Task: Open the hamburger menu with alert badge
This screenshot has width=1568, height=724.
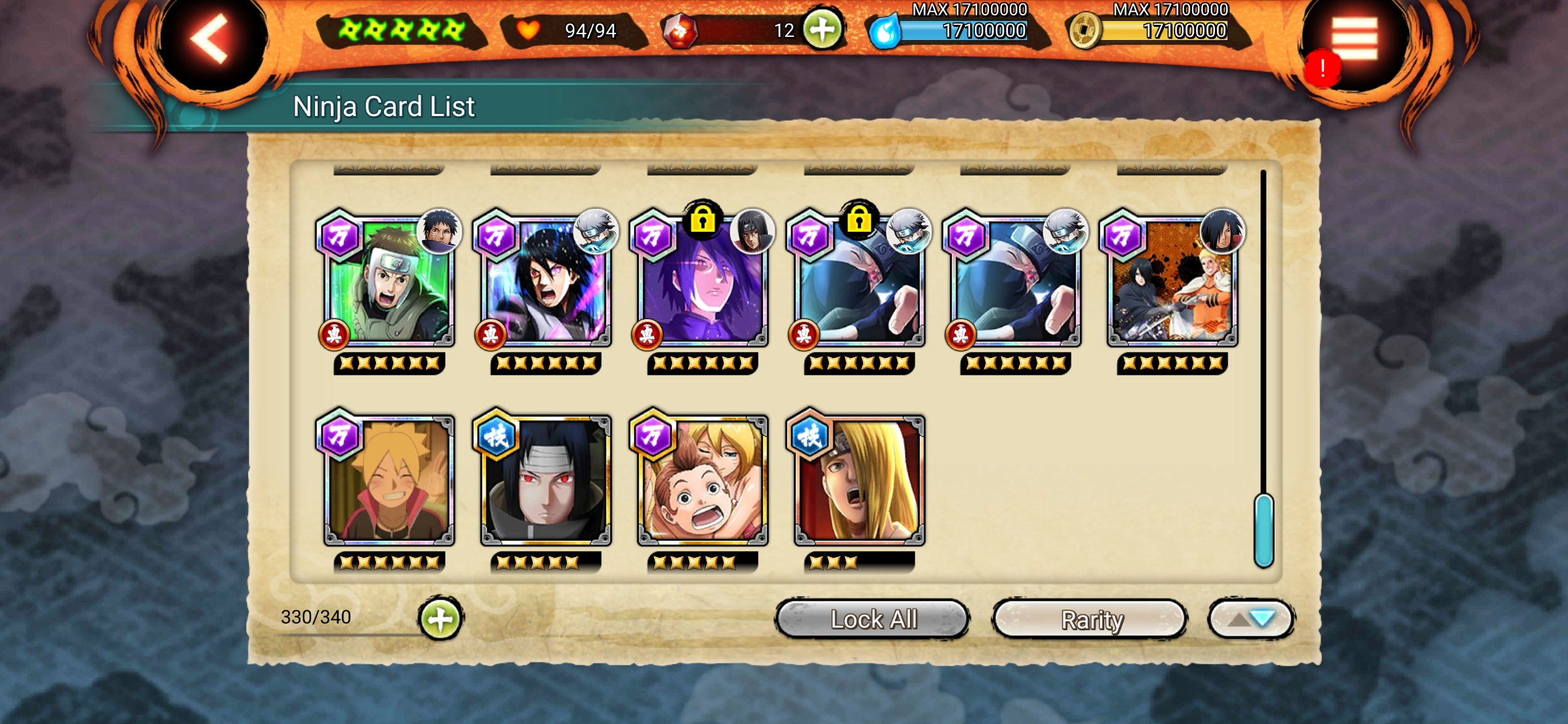Action: (1354, 42)
